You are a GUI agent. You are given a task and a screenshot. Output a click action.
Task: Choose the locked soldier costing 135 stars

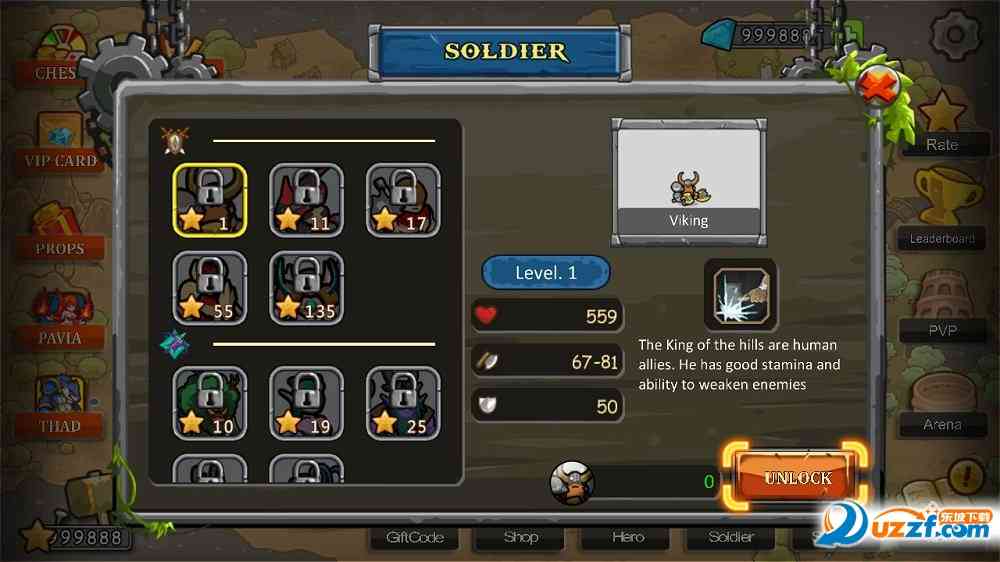tap(306, 288)
